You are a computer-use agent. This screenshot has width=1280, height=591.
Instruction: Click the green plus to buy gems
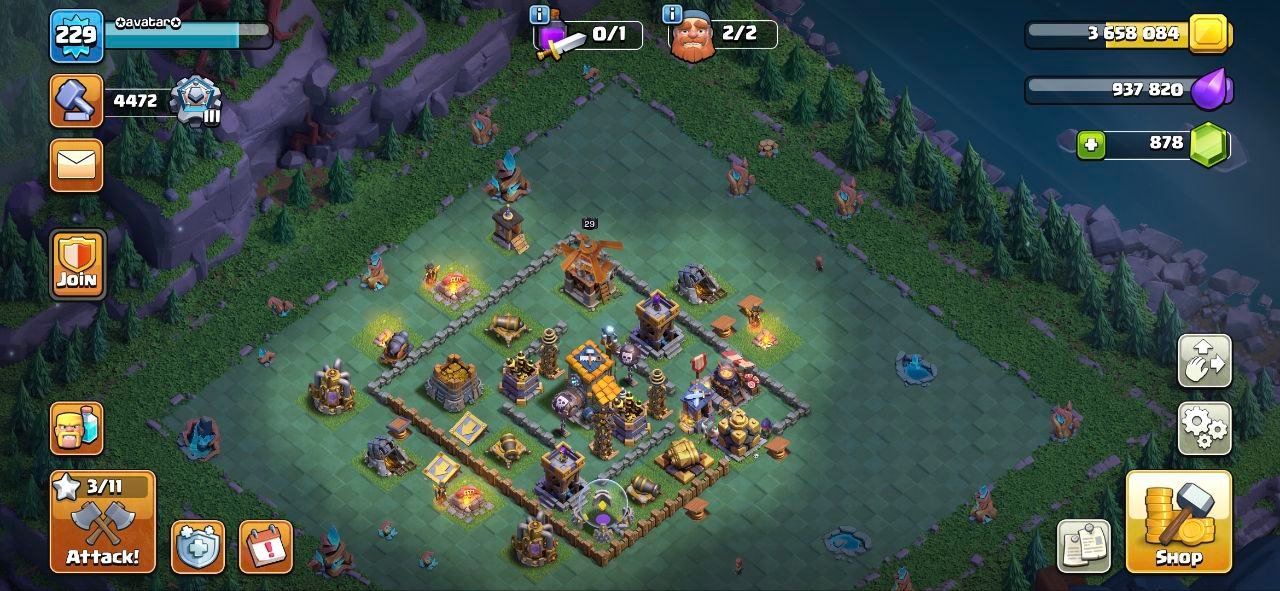[x=1091, y=145]
